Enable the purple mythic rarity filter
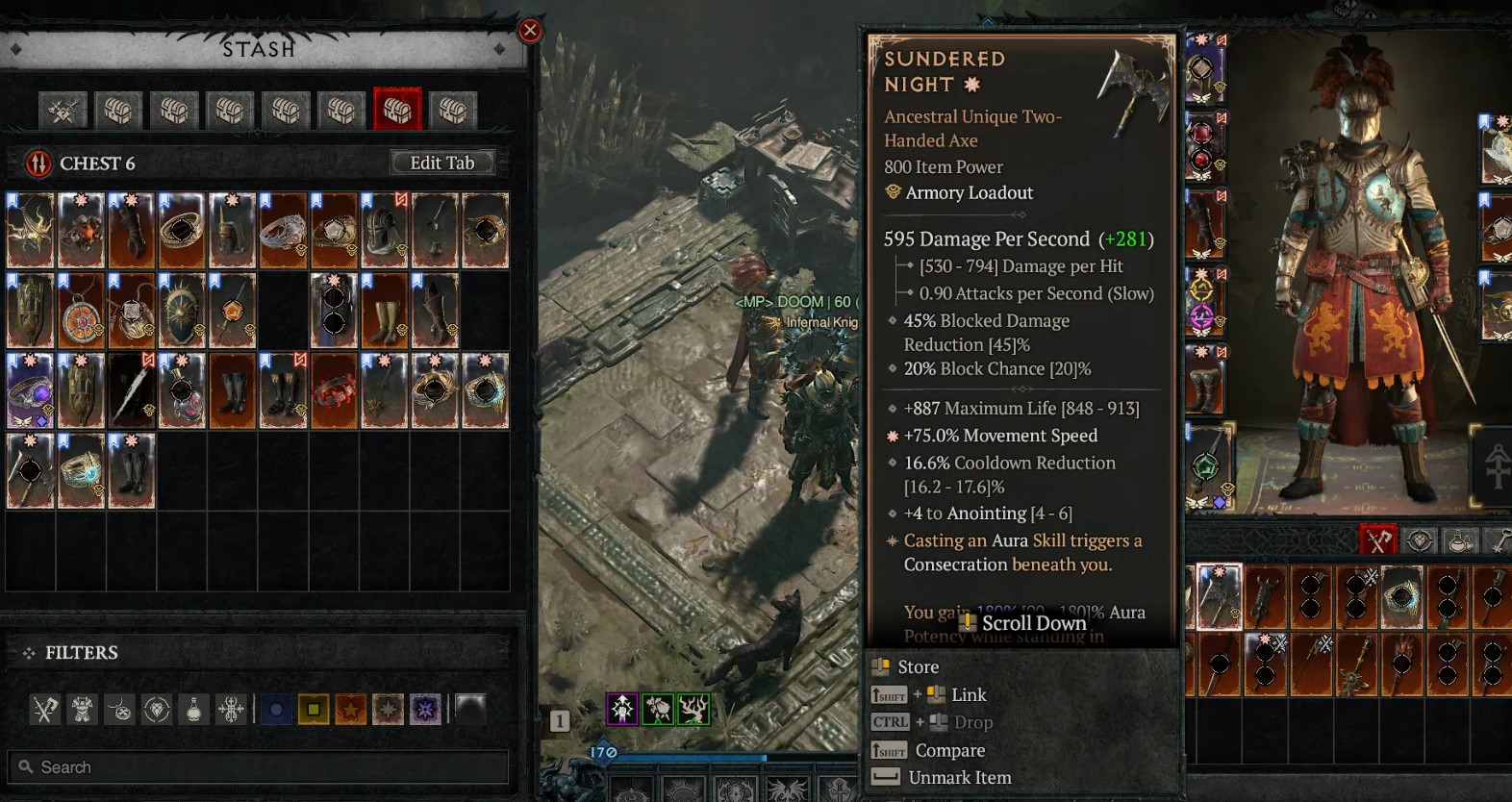Screen dimensions: 1512x802 pos(425,710)
